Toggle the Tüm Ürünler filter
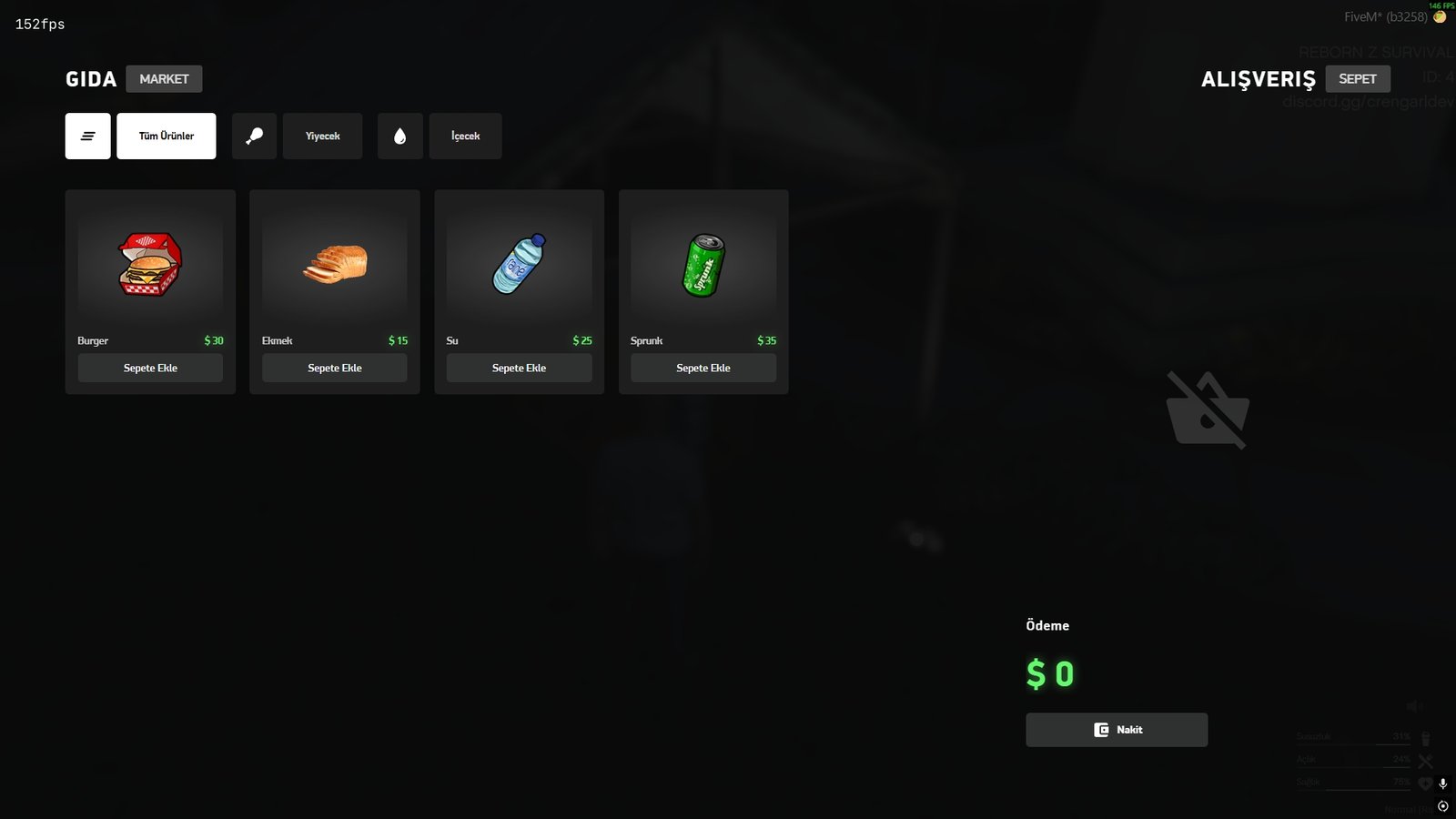 click(166, 135)
